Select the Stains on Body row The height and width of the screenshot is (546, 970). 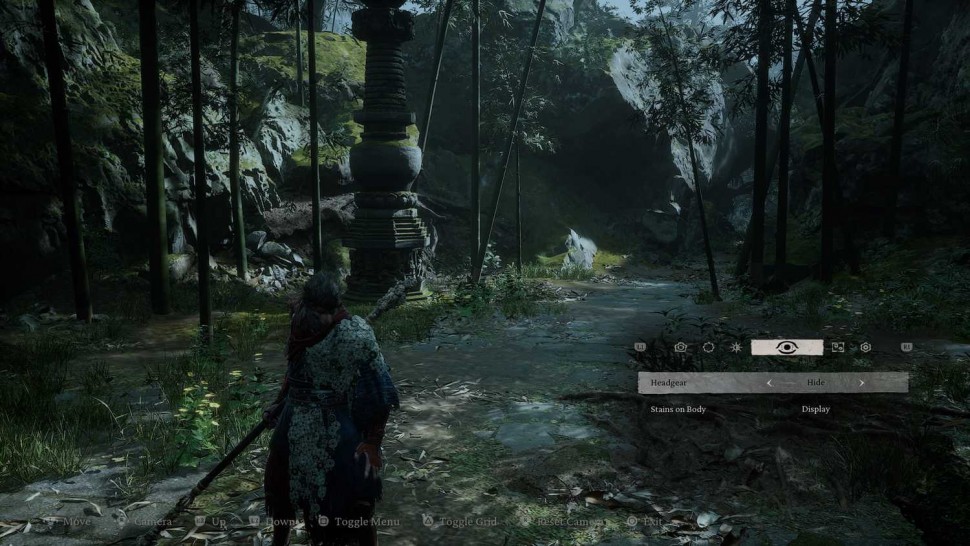[678, 409]
